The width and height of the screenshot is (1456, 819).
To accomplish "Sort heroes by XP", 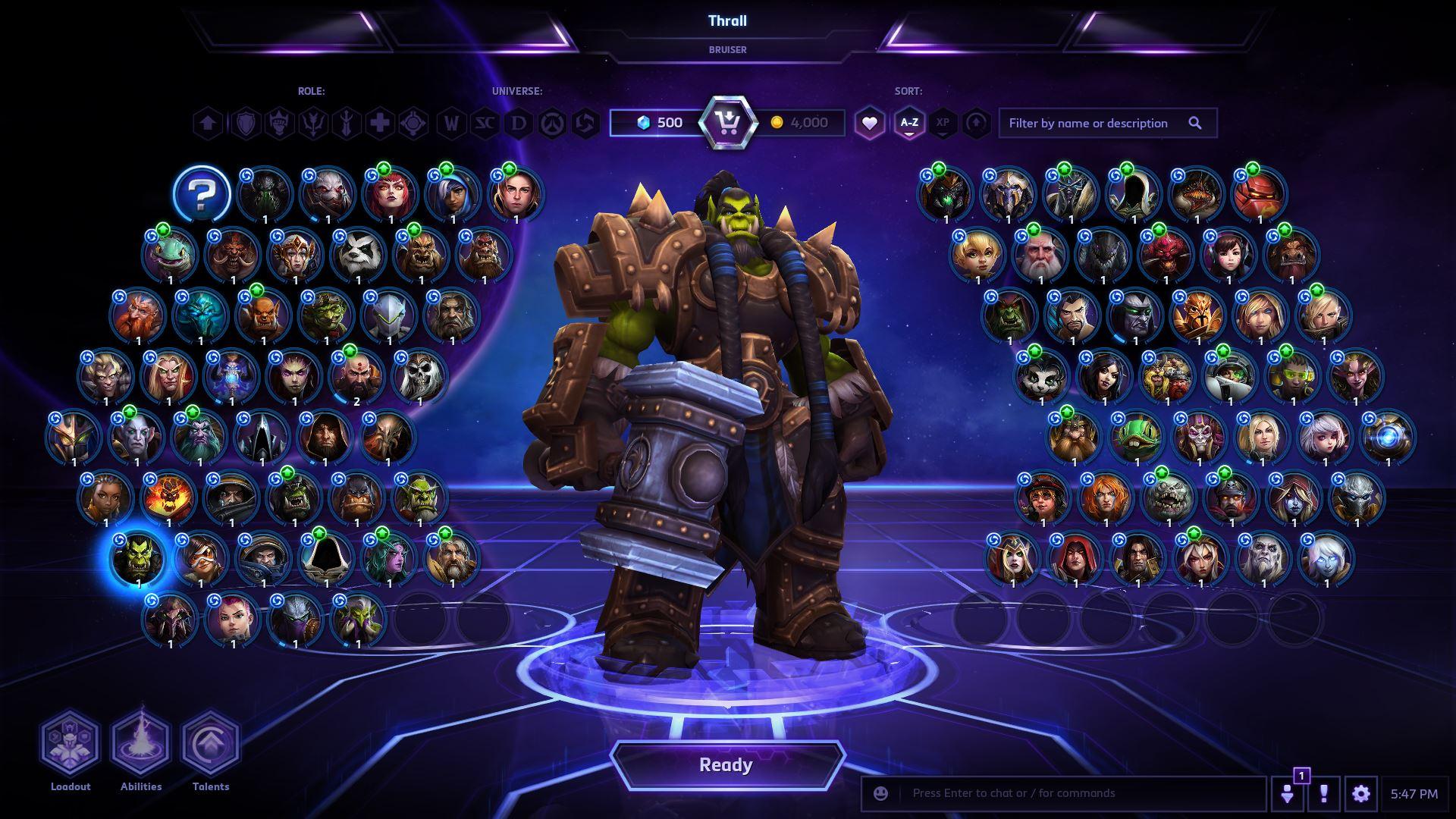I will click(943, 123).
